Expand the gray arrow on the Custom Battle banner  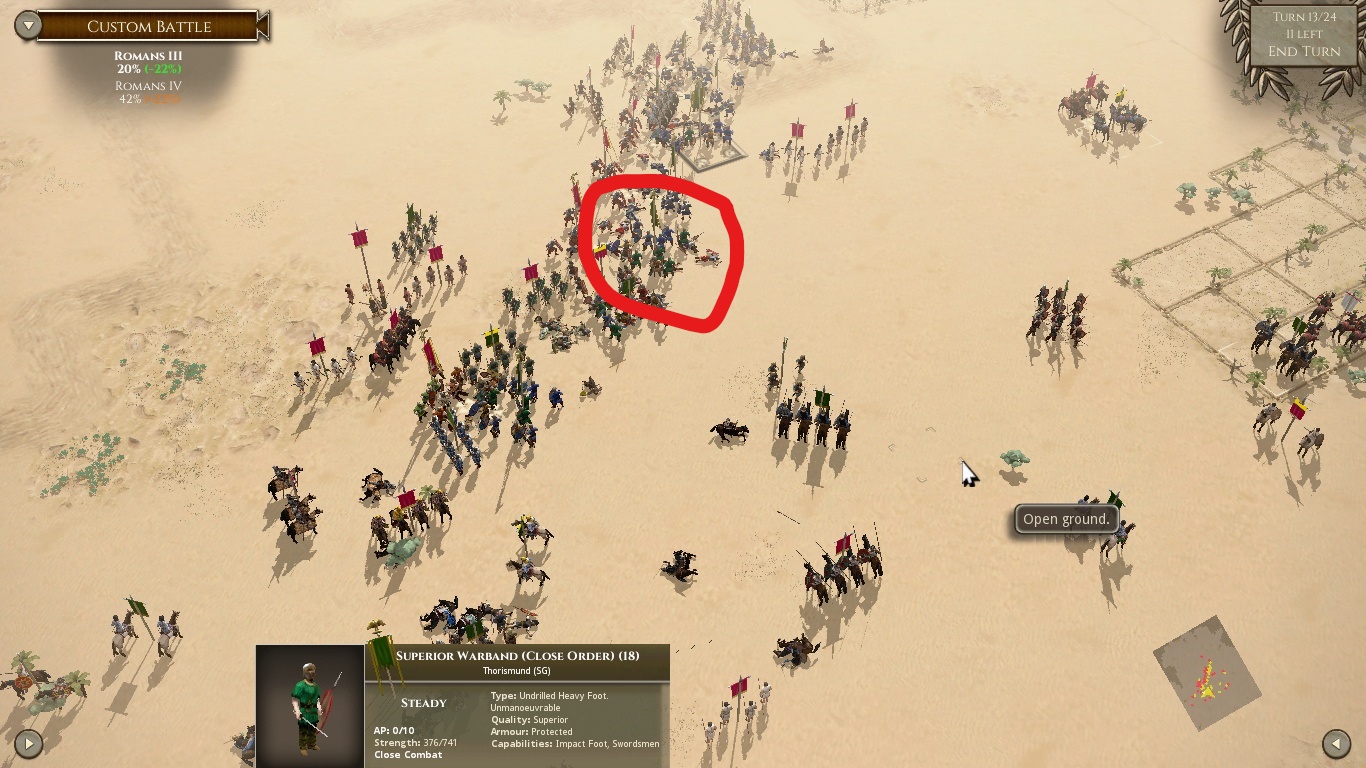(29, 25)
